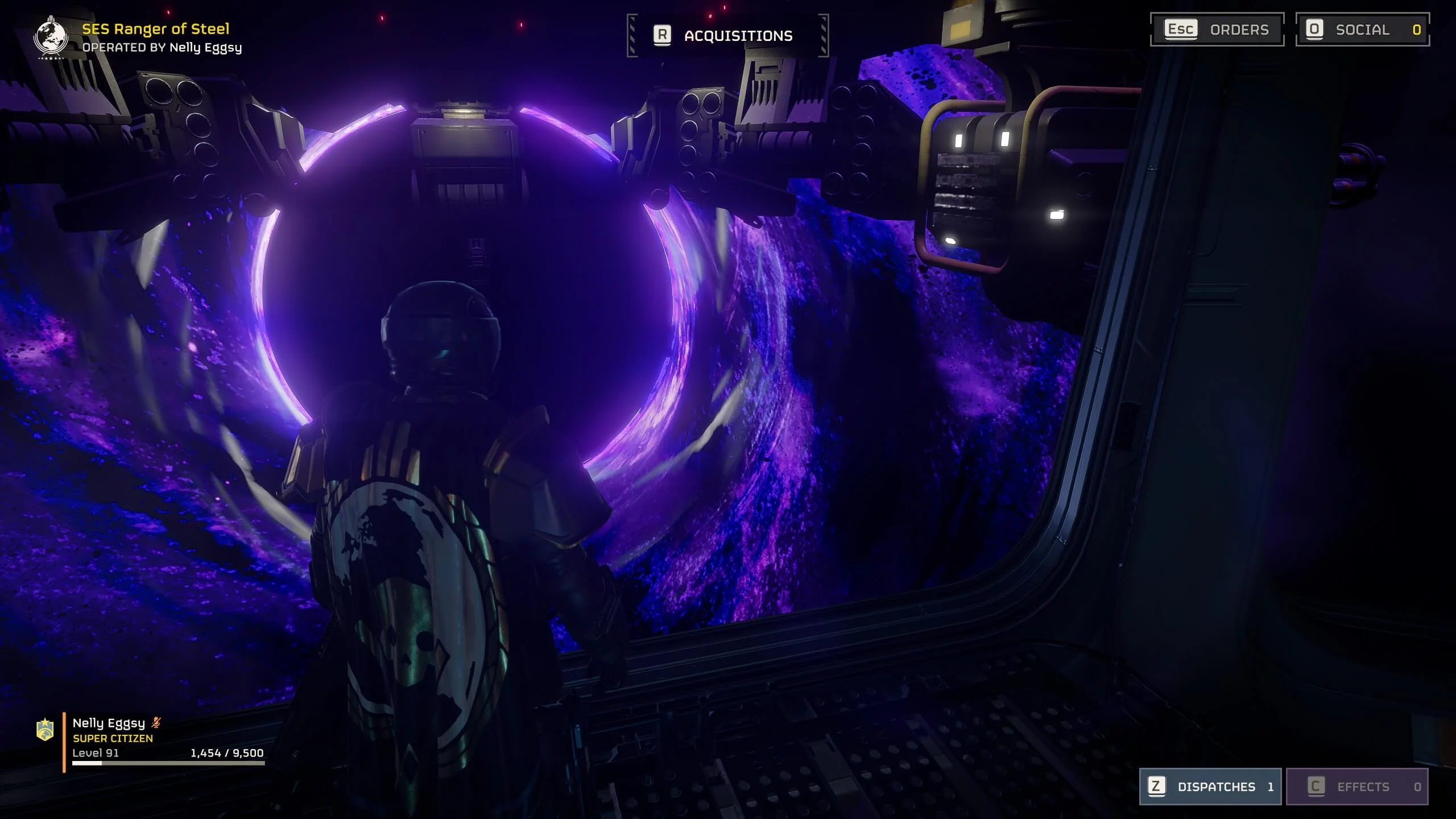This screenshot has width=1456, height=819.
Task: Show the Dispatches list
Action: 1210,787
